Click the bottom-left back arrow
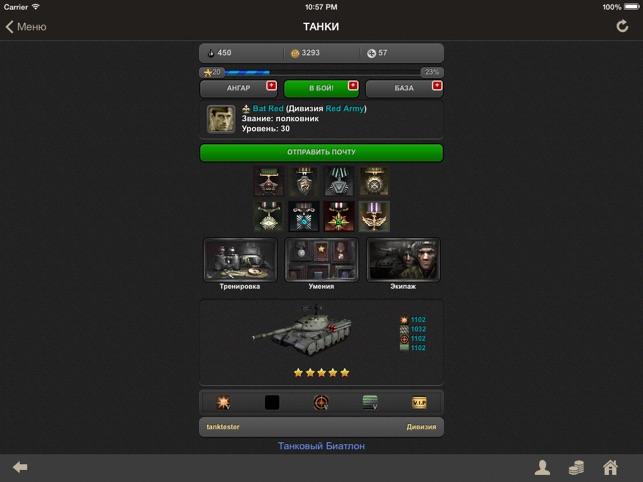Screen dimensions: 643x482 coord(20,467)
